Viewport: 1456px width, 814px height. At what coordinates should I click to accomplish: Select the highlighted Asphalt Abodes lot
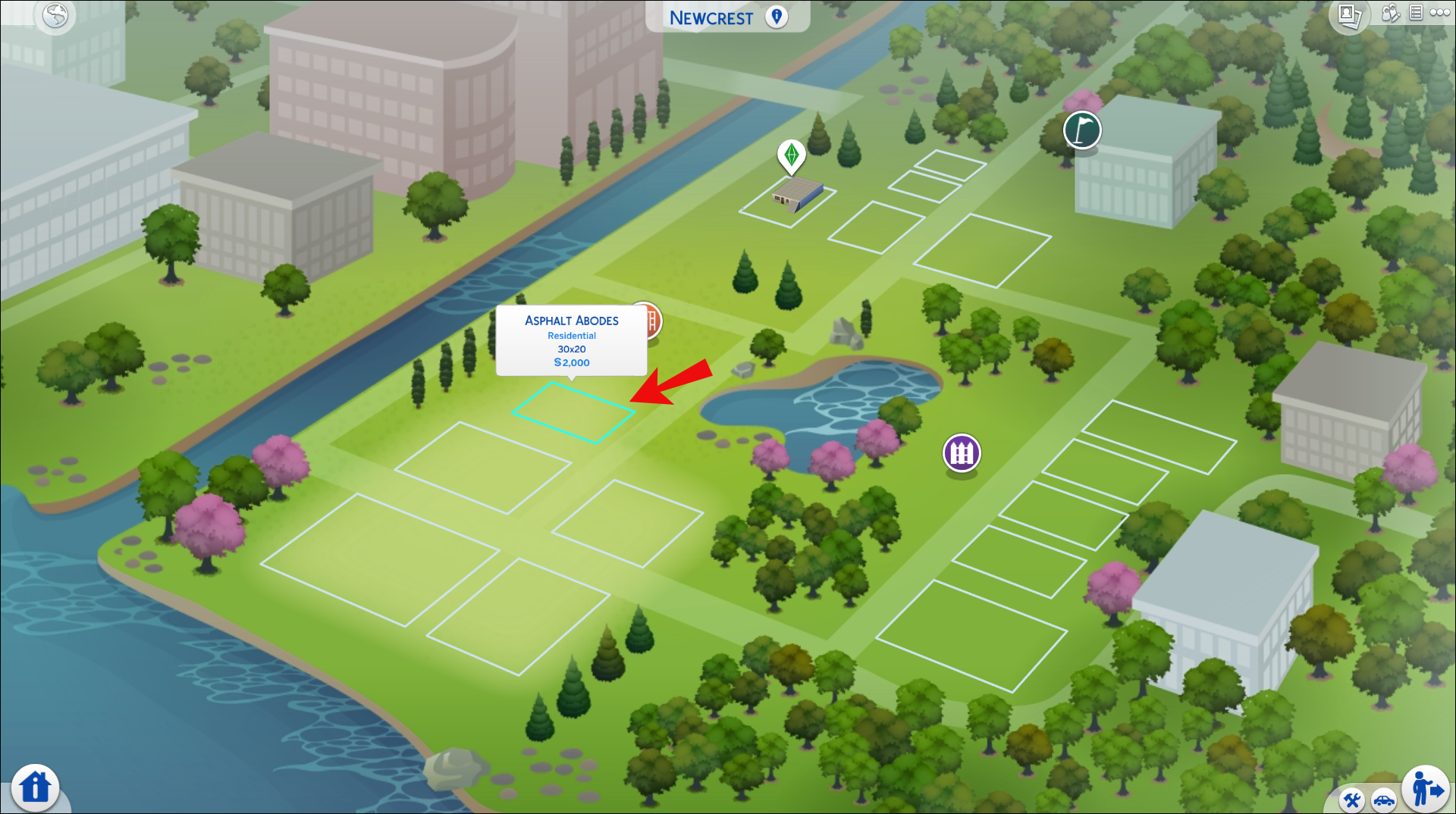tap(573, 412)
